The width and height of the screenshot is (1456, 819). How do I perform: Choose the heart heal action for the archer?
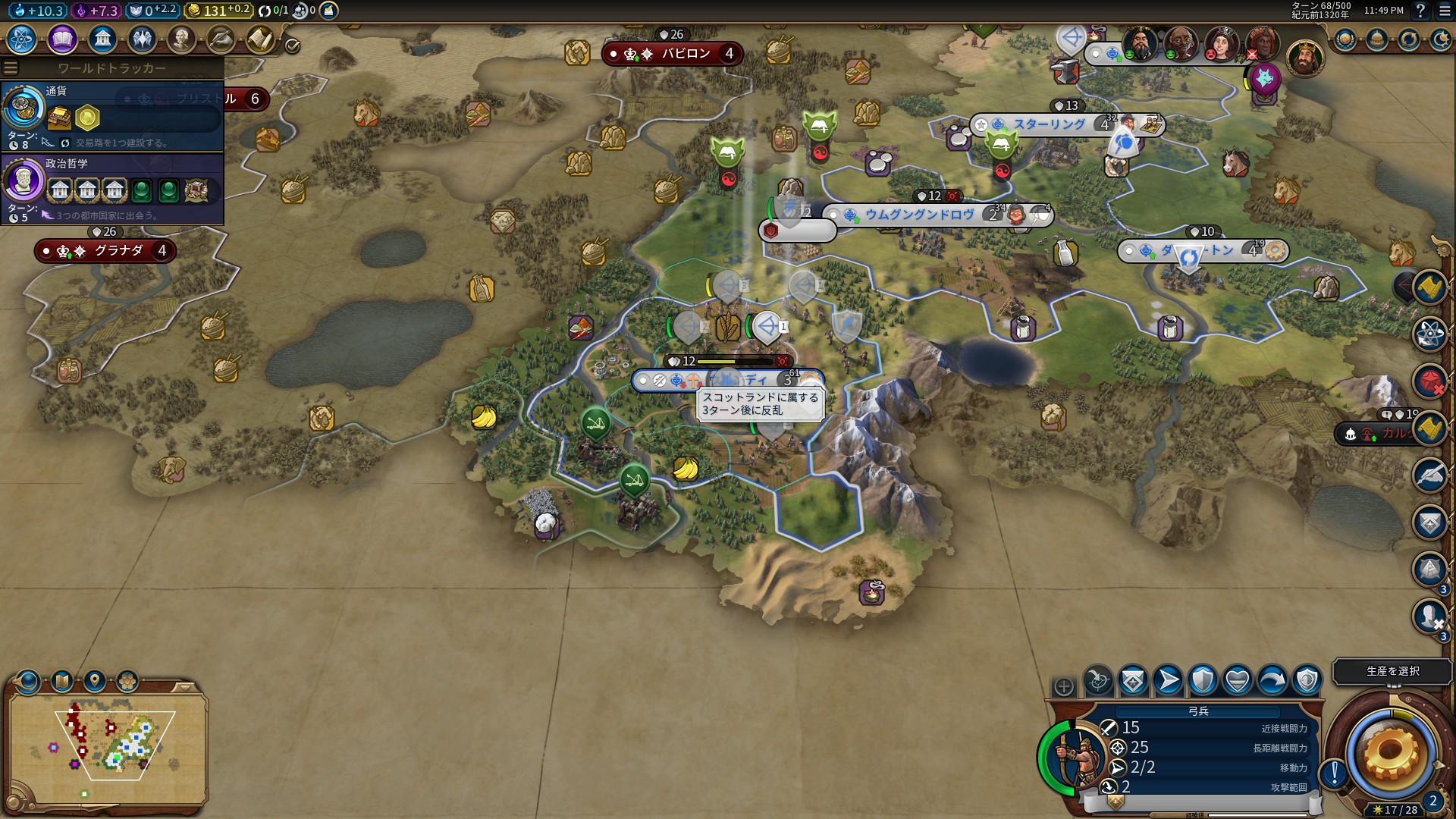tap(1238, 680)
